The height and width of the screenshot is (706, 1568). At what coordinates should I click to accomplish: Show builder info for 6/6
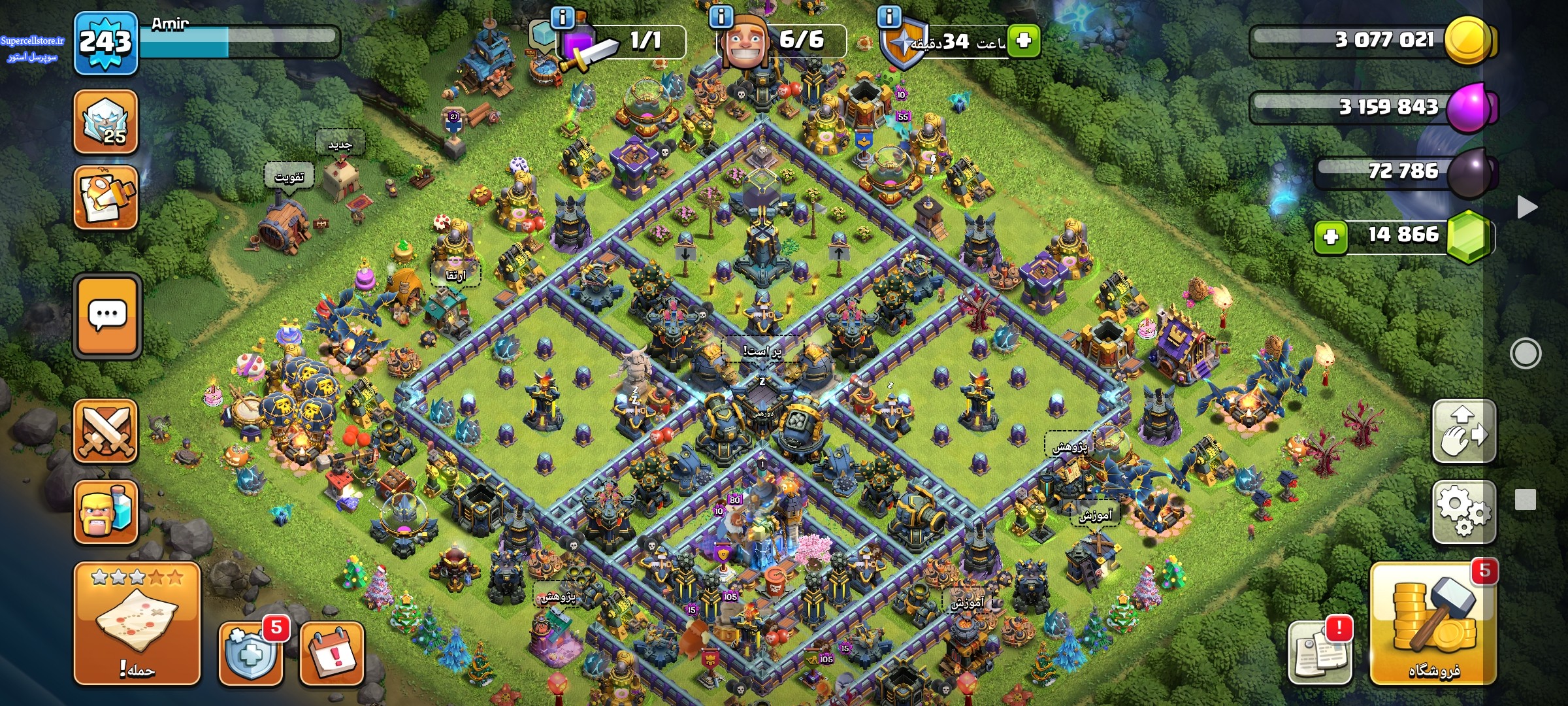pos(721,16)
